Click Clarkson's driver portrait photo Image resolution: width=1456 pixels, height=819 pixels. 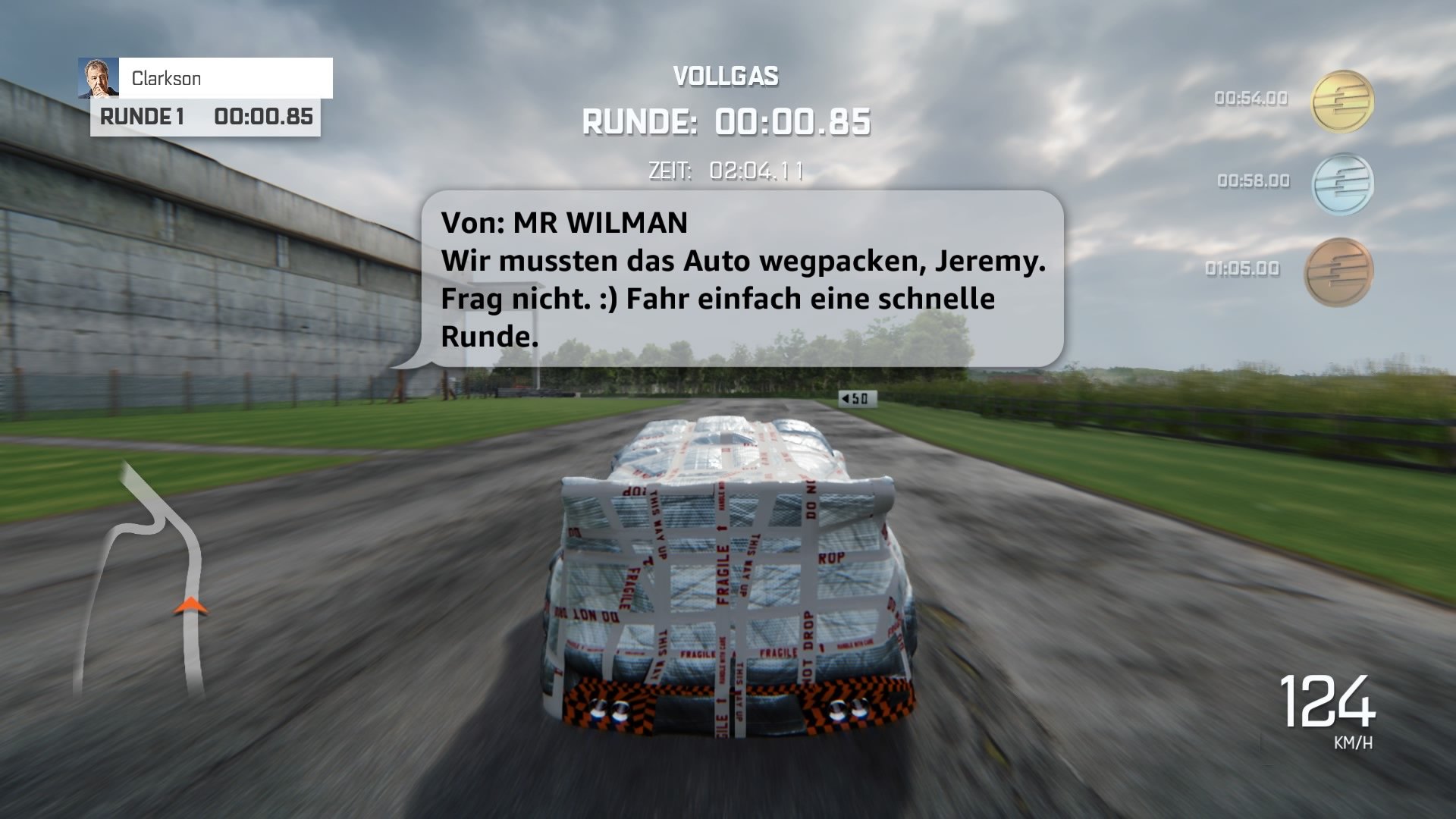[x=98, y=78]
